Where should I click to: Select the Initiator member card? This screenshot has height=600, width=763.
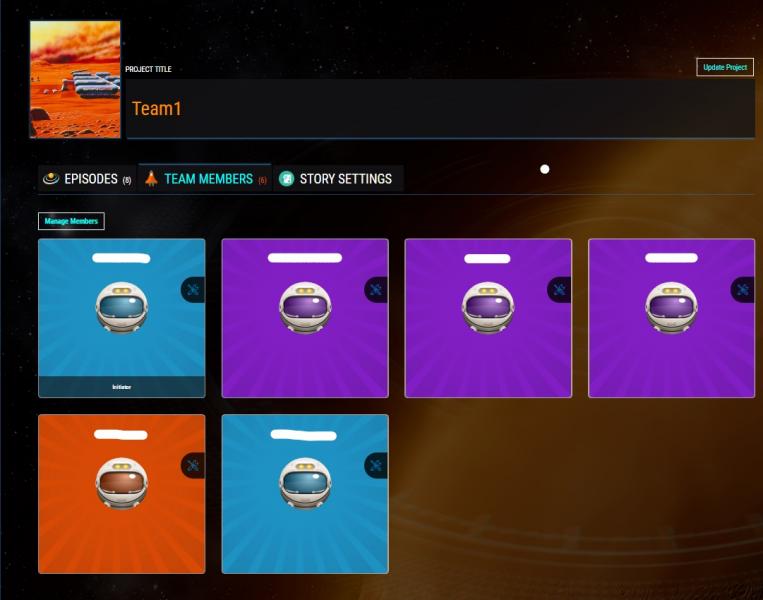121,318
